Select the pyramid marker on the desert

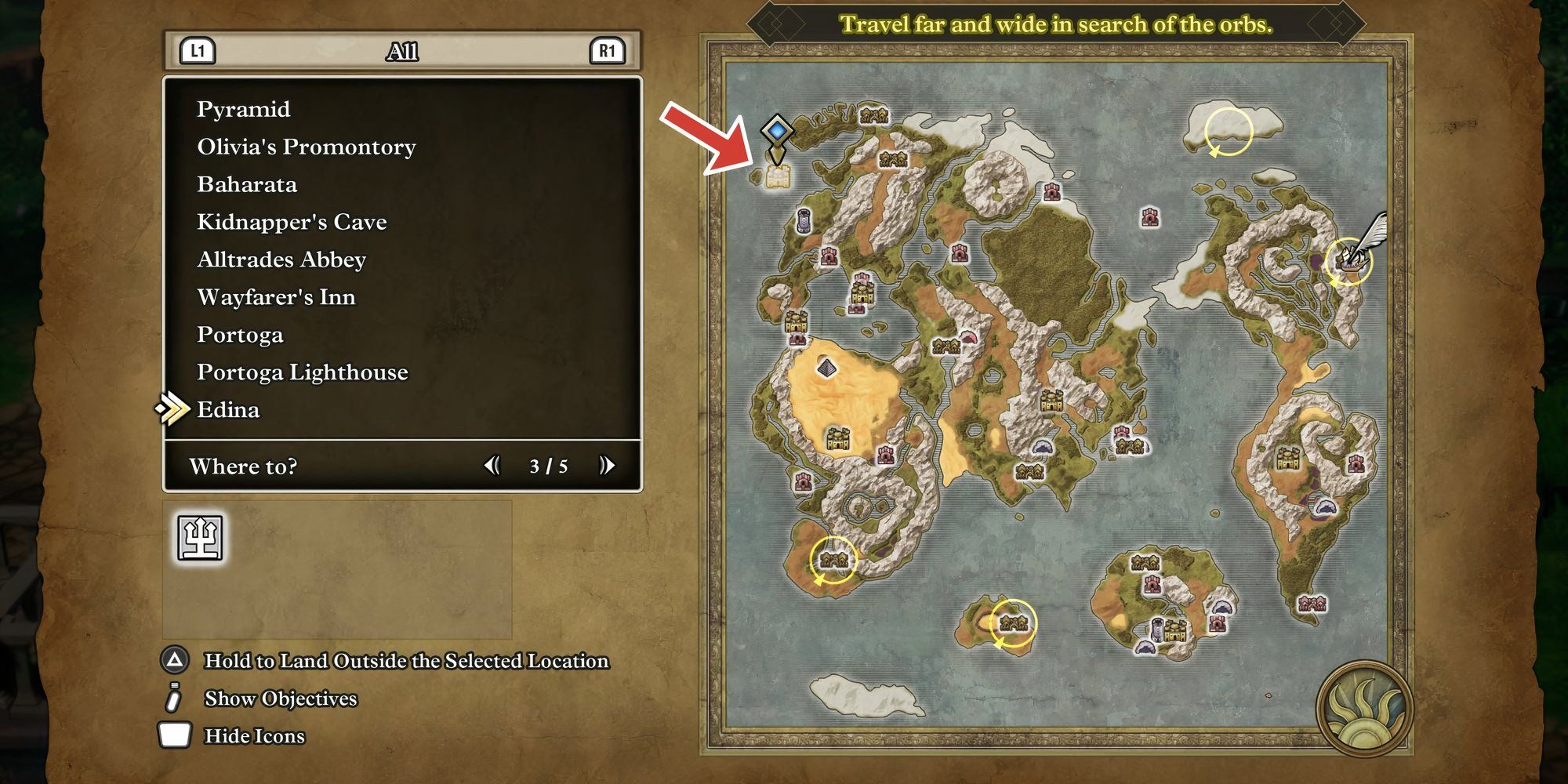(x=826, y=367)
